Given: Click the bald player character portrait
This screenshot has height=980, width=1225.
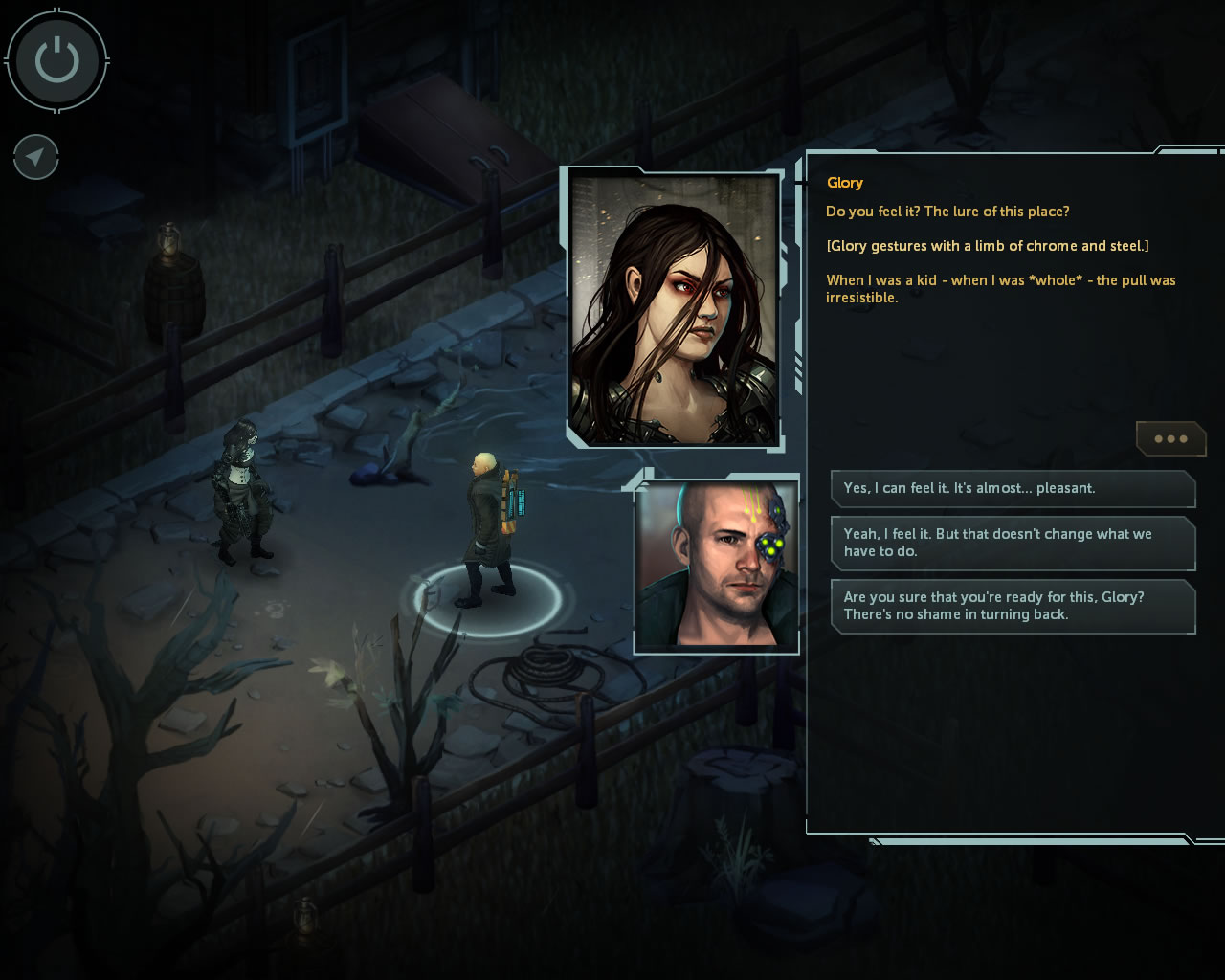Looking at the screenshot, I should pos(716,566).
